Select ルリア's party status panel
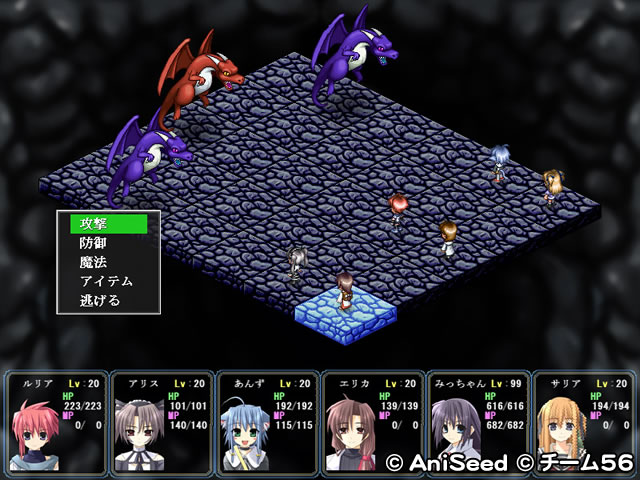 [x=56, y=422]
